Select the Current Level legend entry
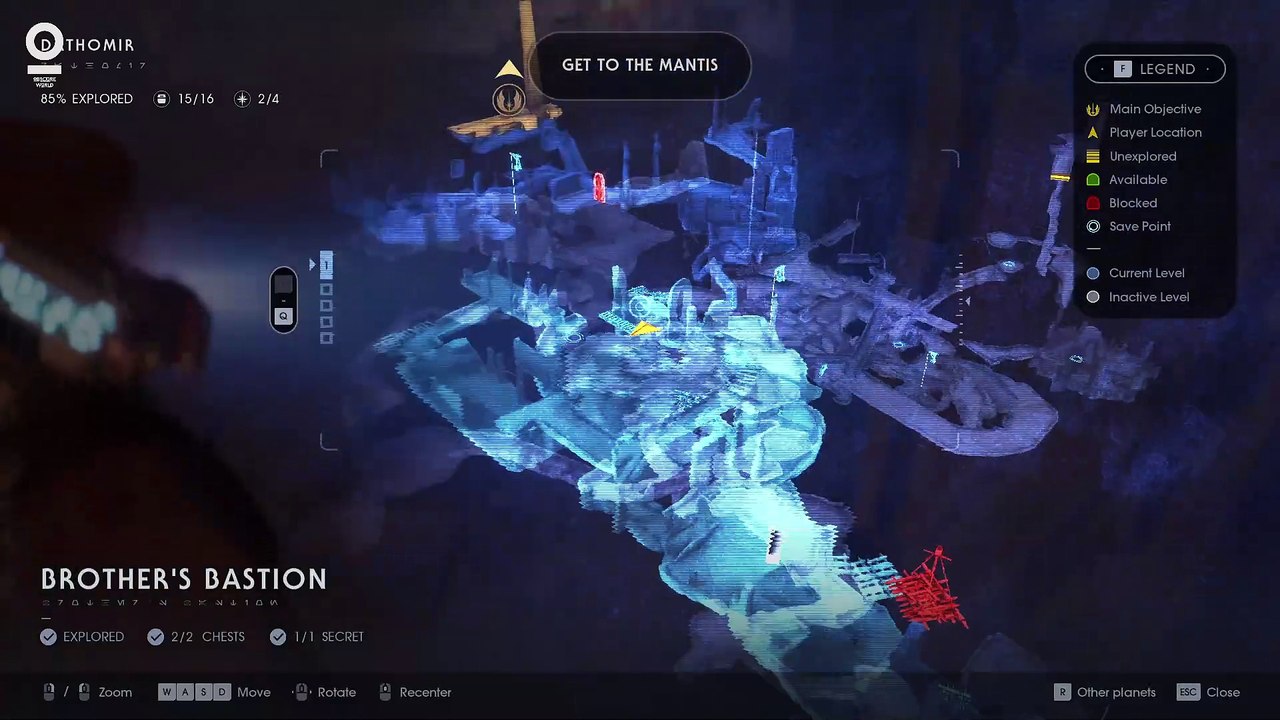Viewport: 1280px width, 720px height. (1146, 273)
